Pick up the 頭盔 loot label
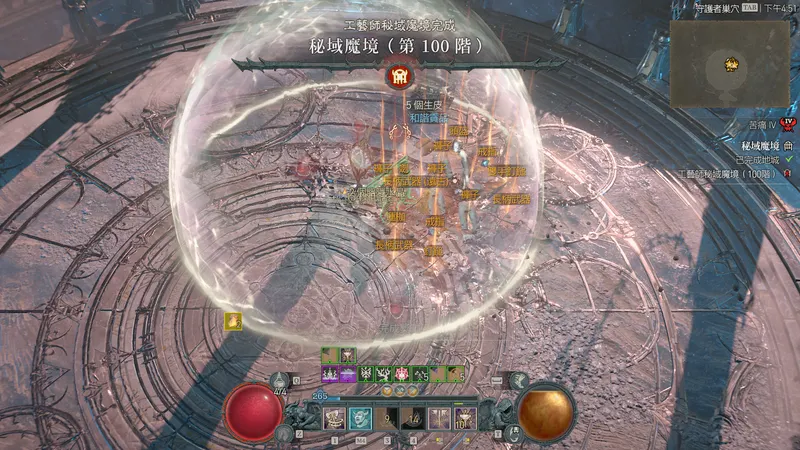 click(x=459, y=131)
